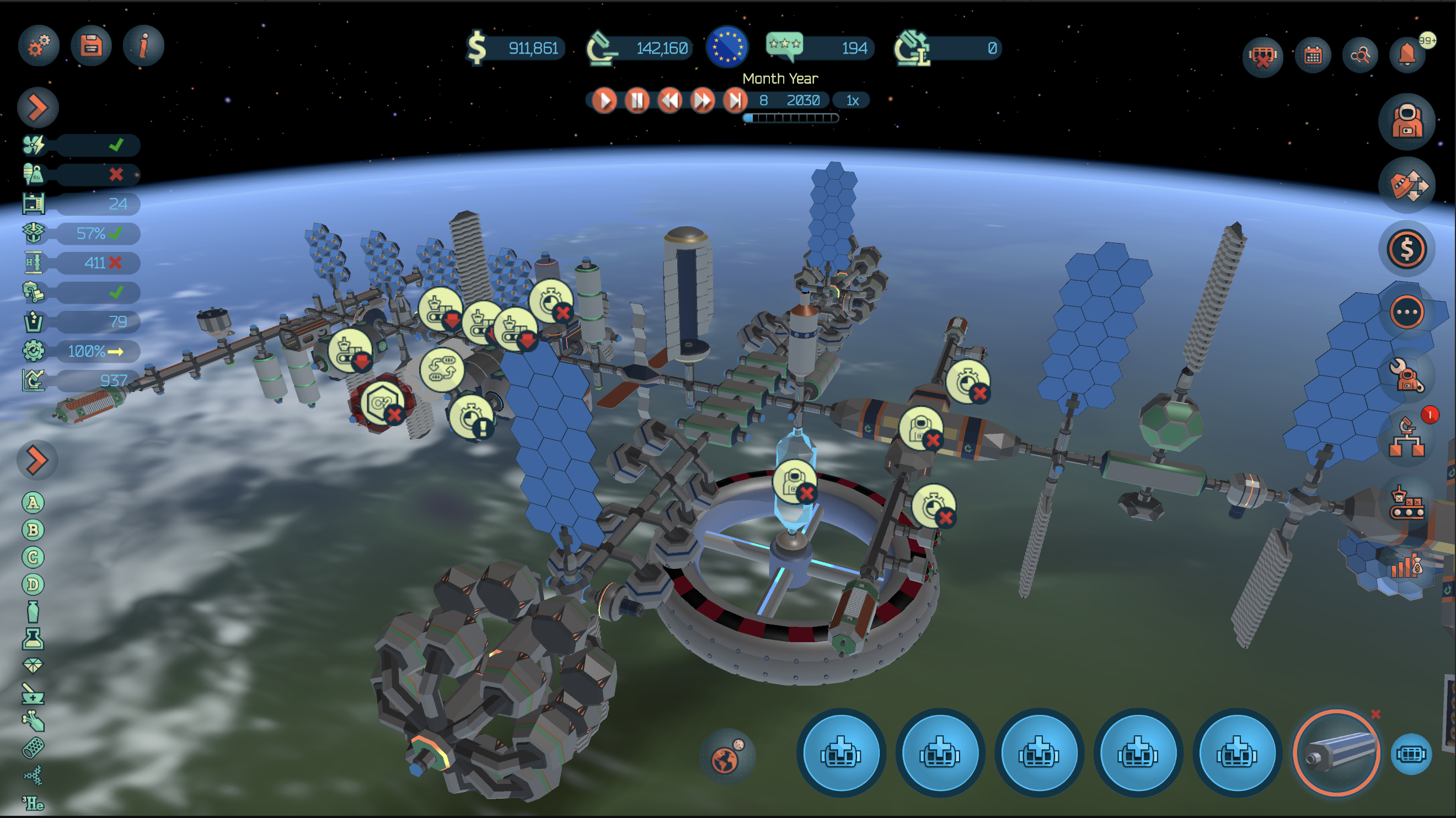This screenshot has height=818, width=1456.
Task: Click the play time button
Action: [x=604, y=101]
